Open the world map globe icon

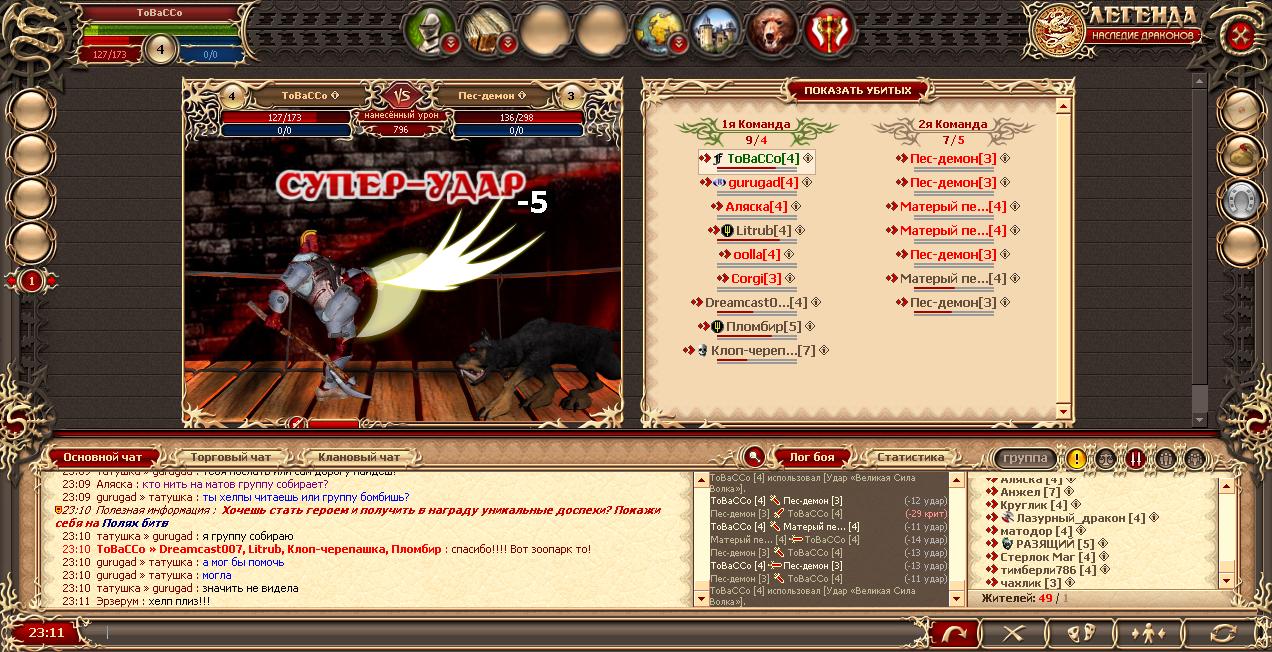[659, 28]
